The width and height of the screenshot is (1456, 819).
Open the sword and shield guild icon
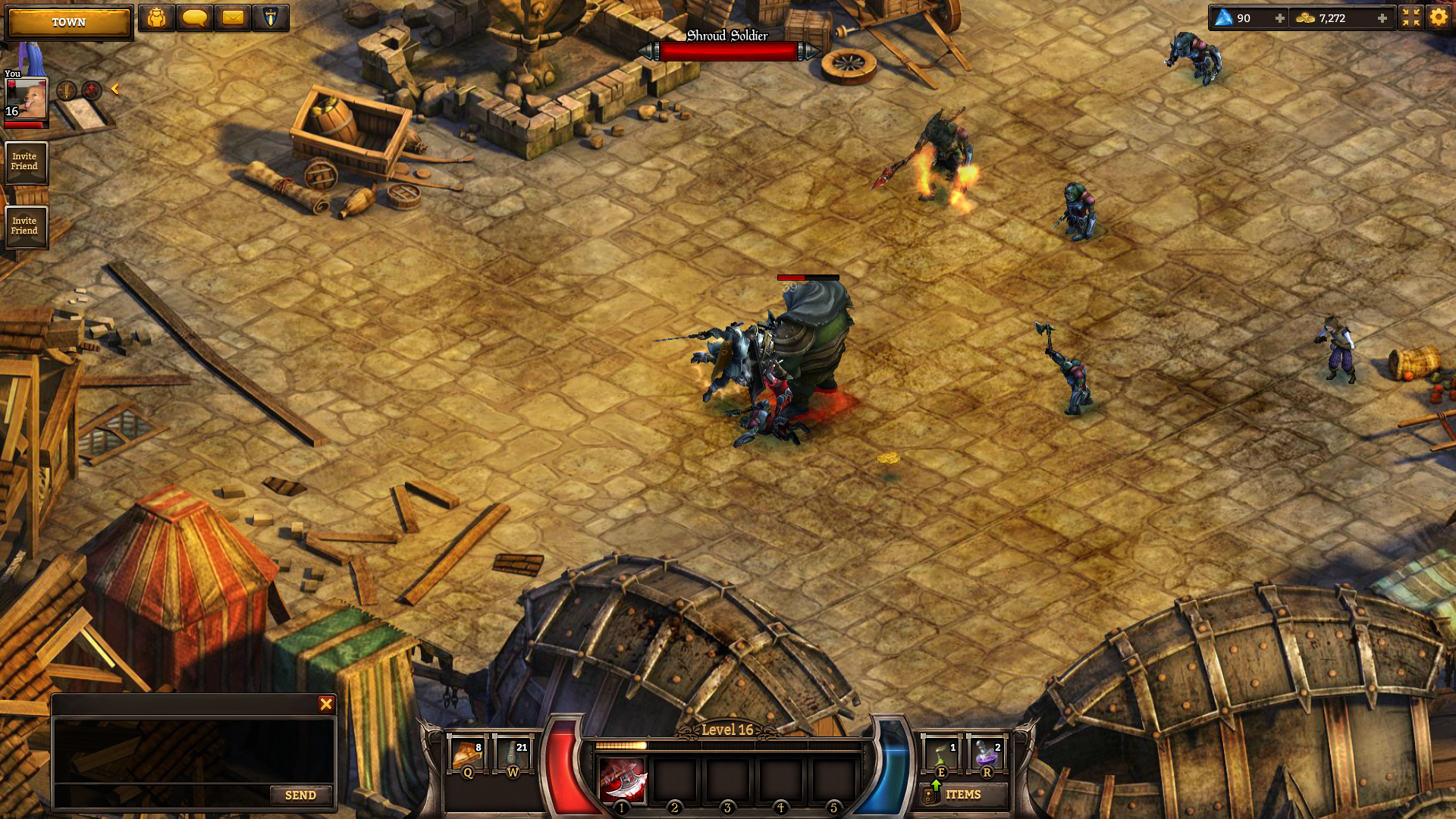(270, 17)
